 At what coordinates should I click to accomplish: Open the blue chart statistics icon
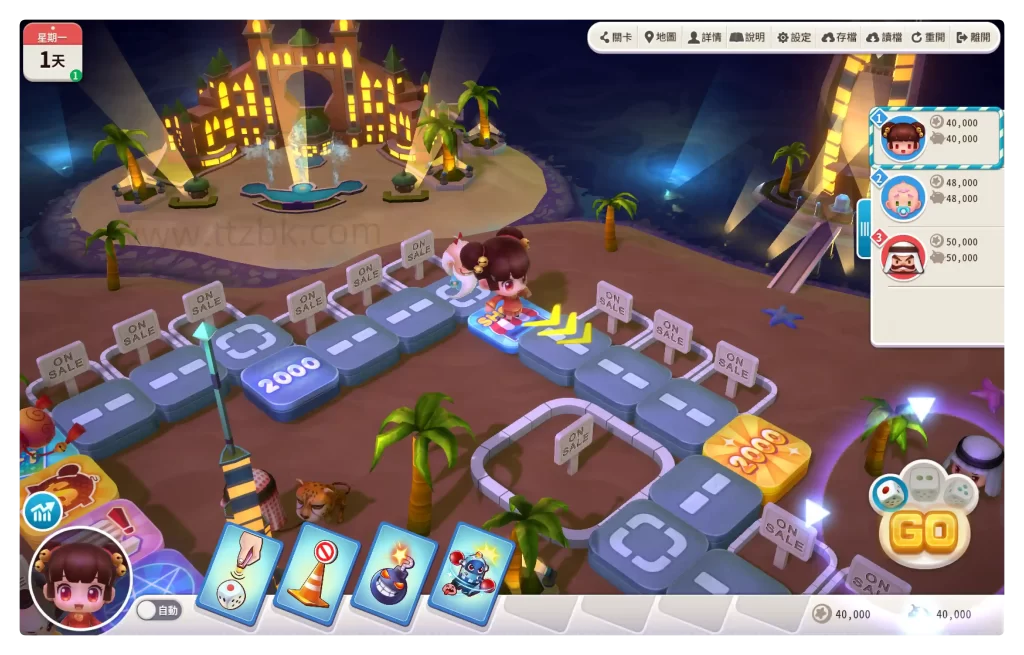click(43, 512)
